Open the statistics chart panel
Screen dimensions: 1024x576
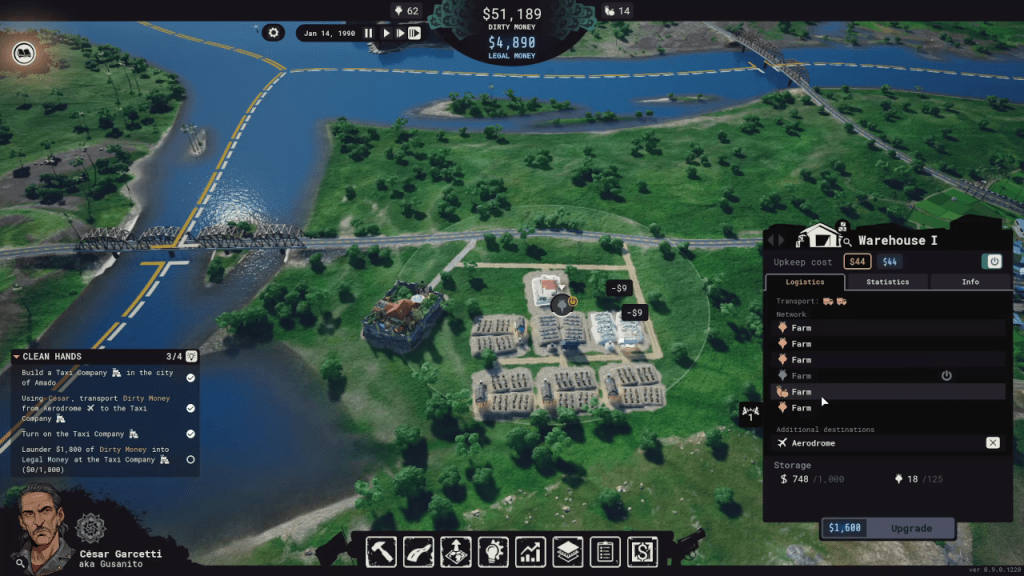530,551
